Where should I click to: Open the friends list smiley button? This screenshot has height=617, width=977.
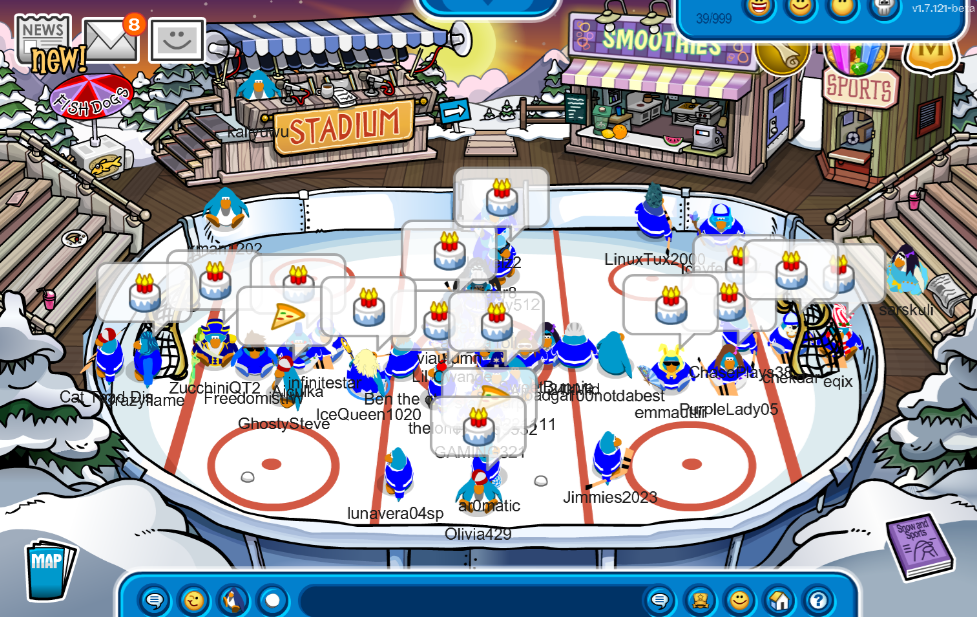[739, 600]
